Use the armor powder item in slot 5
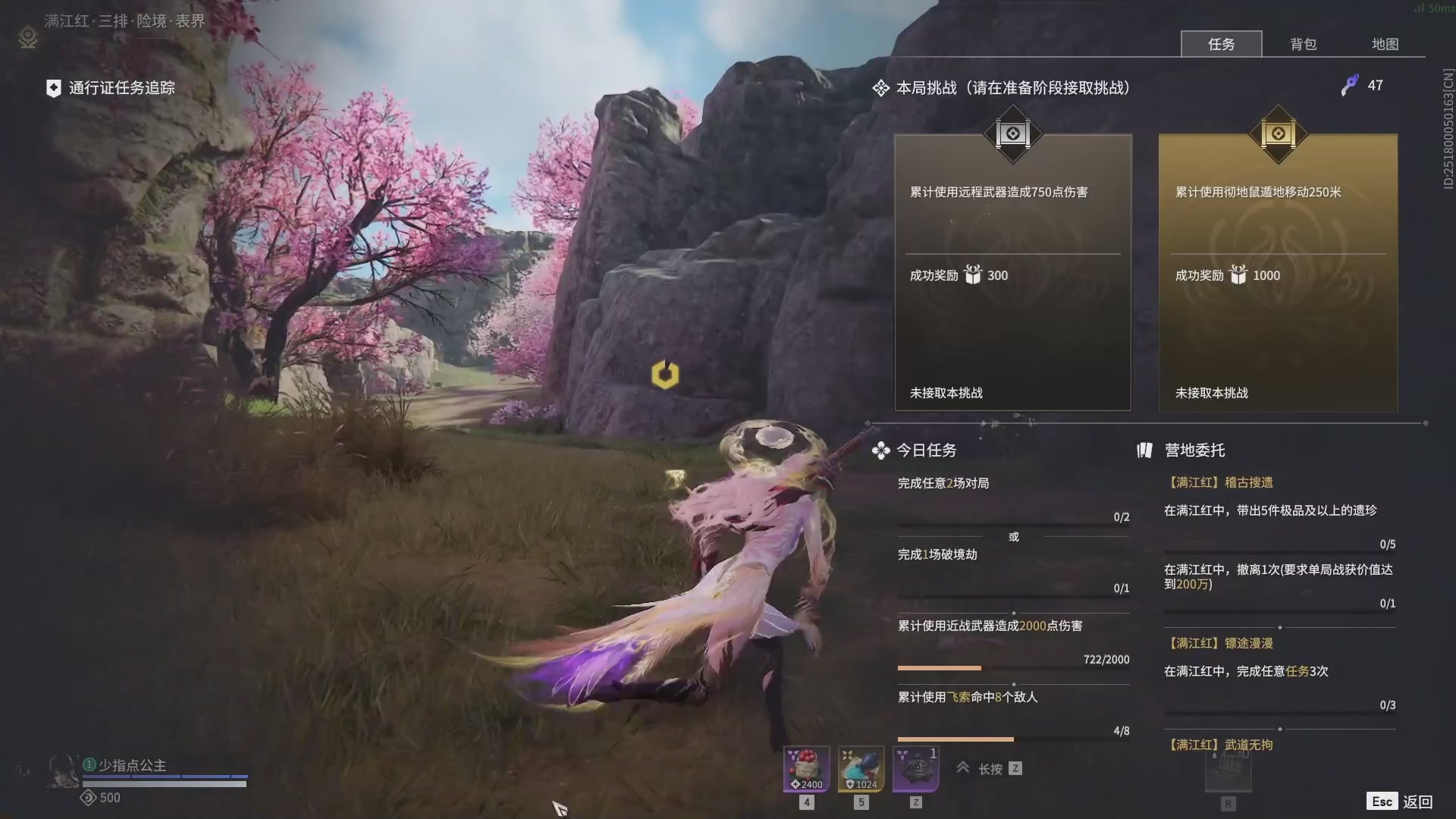 tap(860, 768)
